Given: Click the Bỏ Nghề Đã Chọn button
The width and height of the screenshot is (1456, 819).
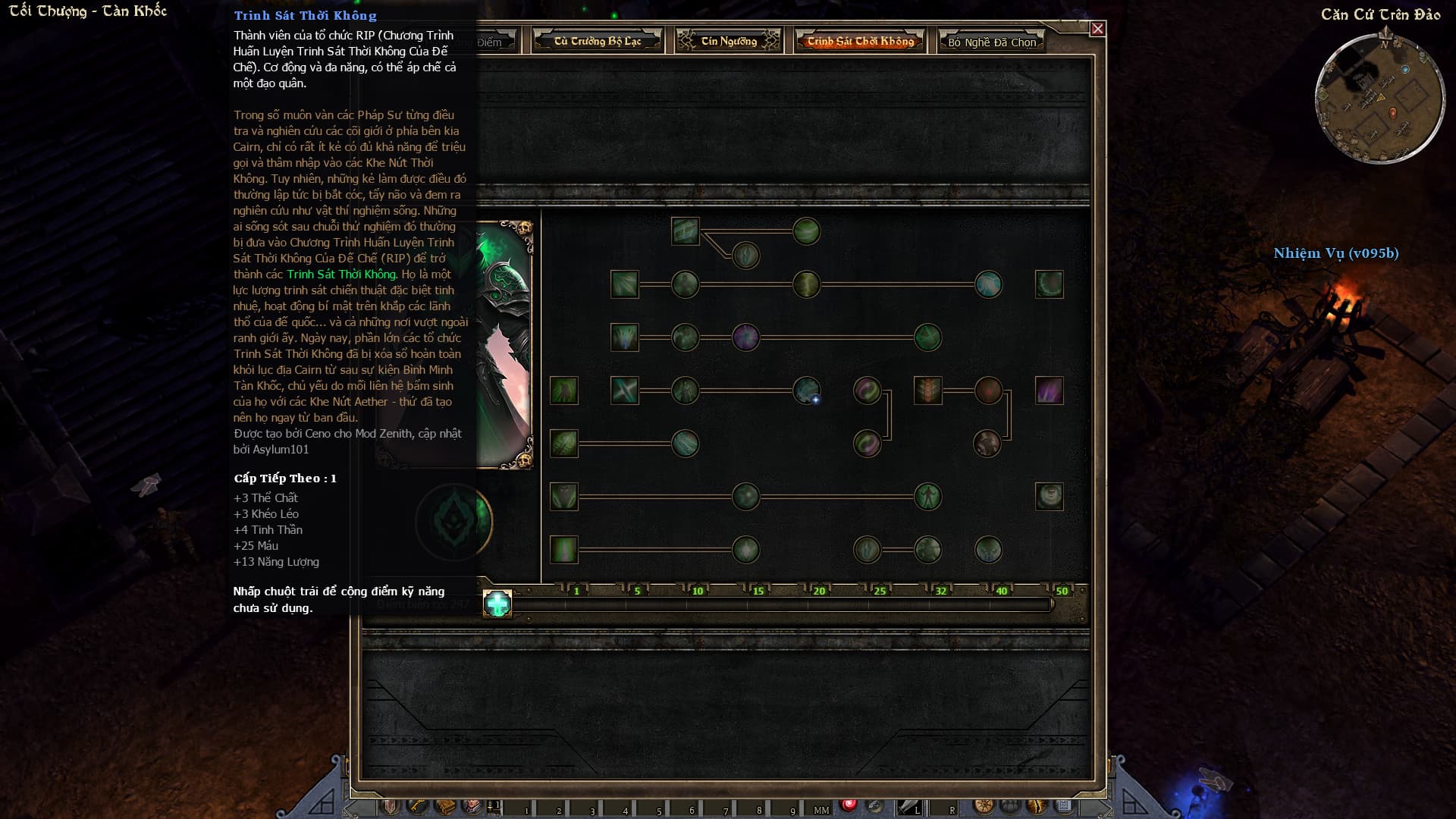Looking at the screenshot, I should click(991, 42).
